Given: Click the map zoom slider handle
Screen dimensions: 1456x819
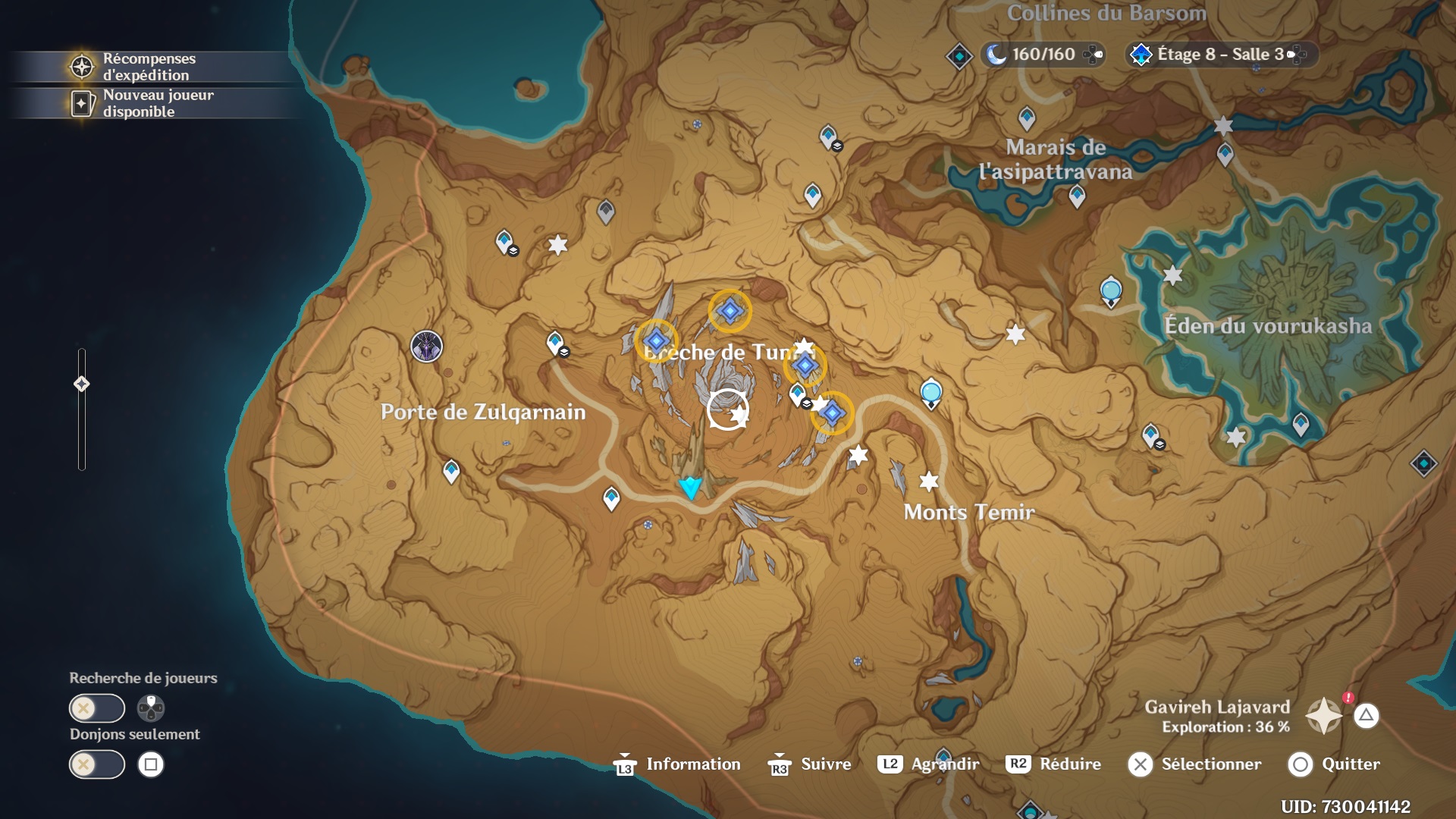Looking at the screenshot, I should (x=82, y=384).
